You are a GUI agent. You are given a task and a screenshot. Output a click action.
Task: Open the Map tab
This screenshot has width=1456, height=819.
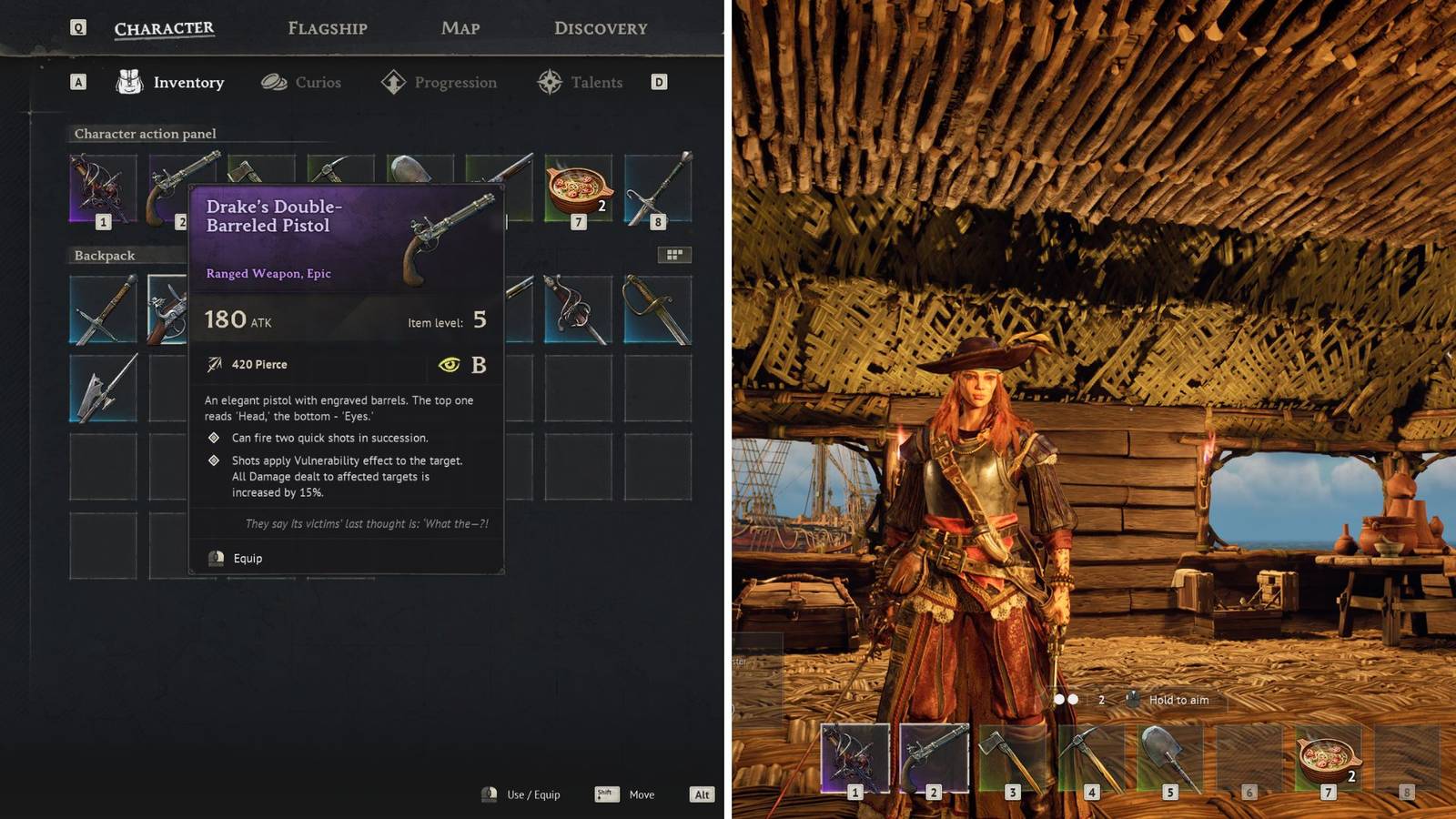[x=459, y=28]
